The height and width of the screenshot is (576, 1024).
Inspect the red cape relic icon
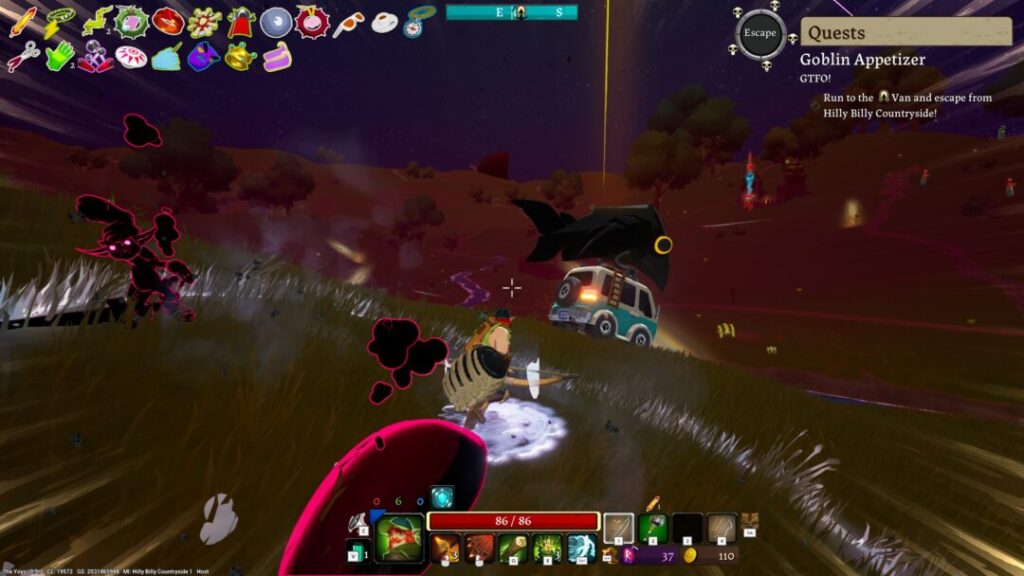[240, 22]
